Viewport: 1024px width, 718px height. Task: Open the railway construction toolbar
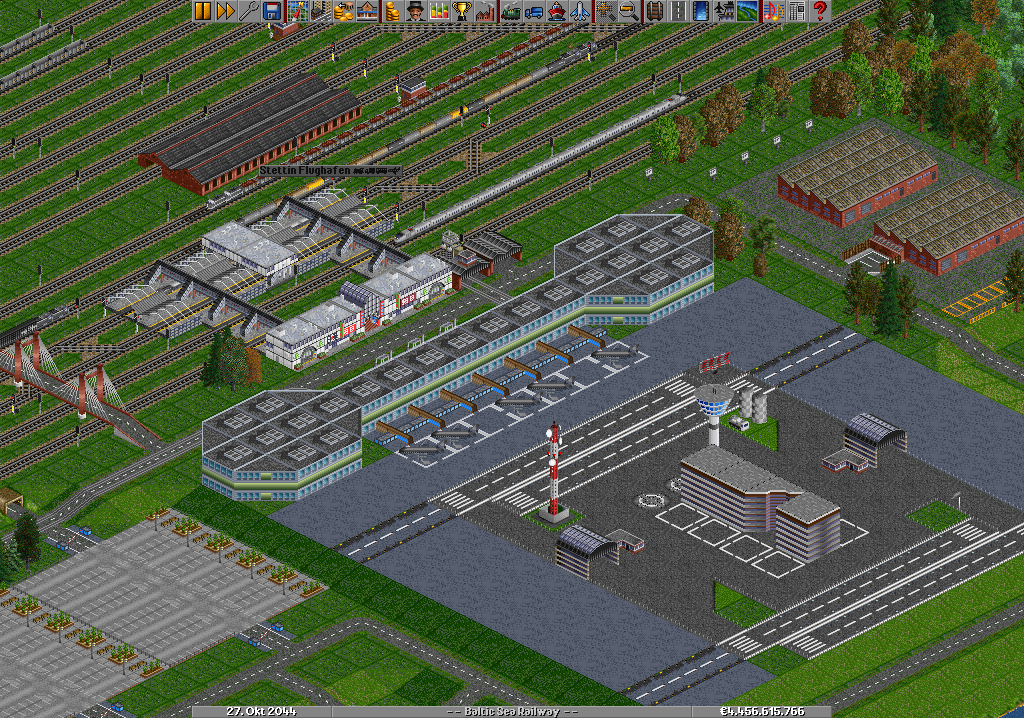[x=654, y=11]
